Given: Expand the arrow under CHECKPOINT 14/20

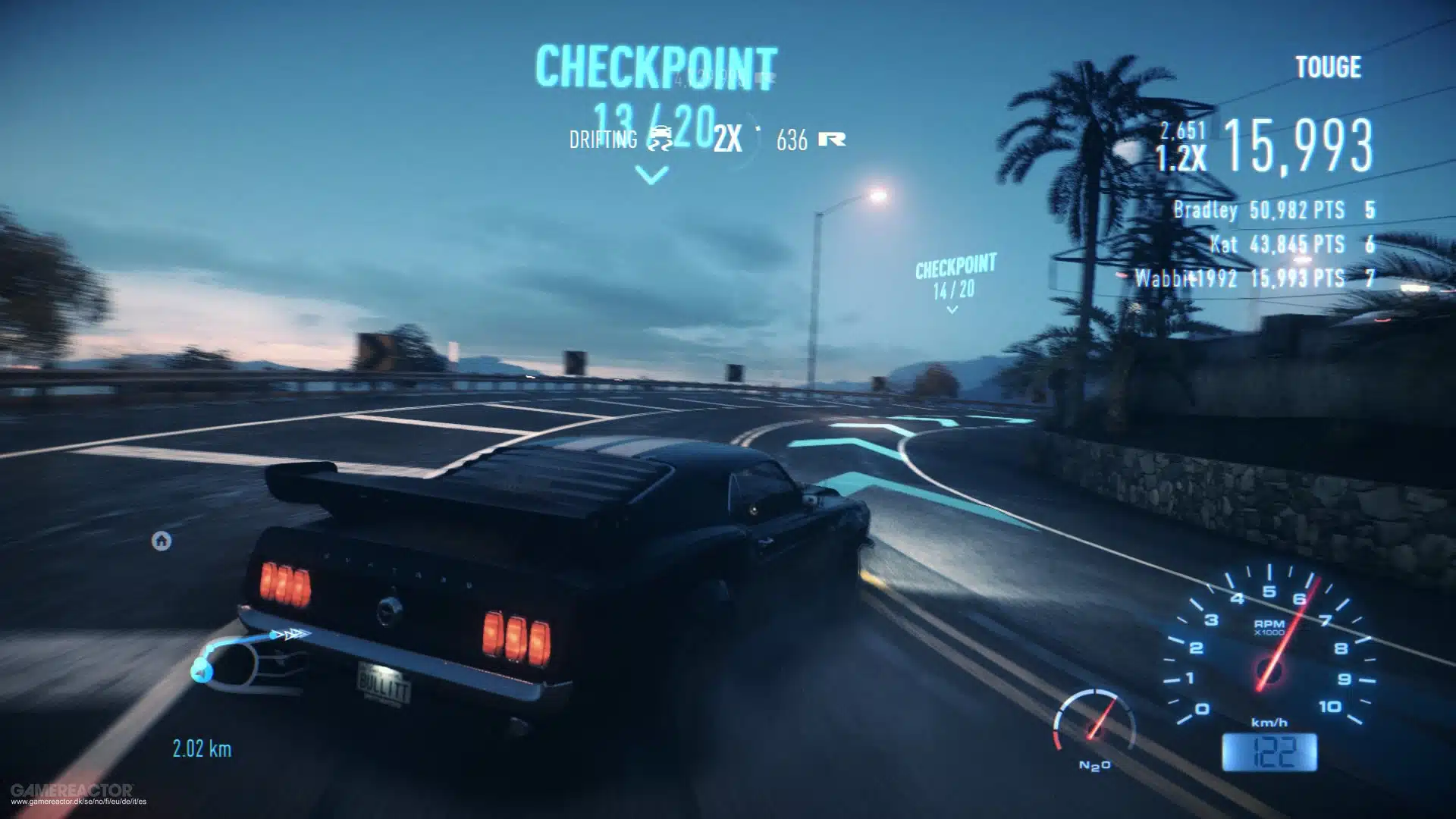Looking at the screenshot, I should (x=952, y=309).
